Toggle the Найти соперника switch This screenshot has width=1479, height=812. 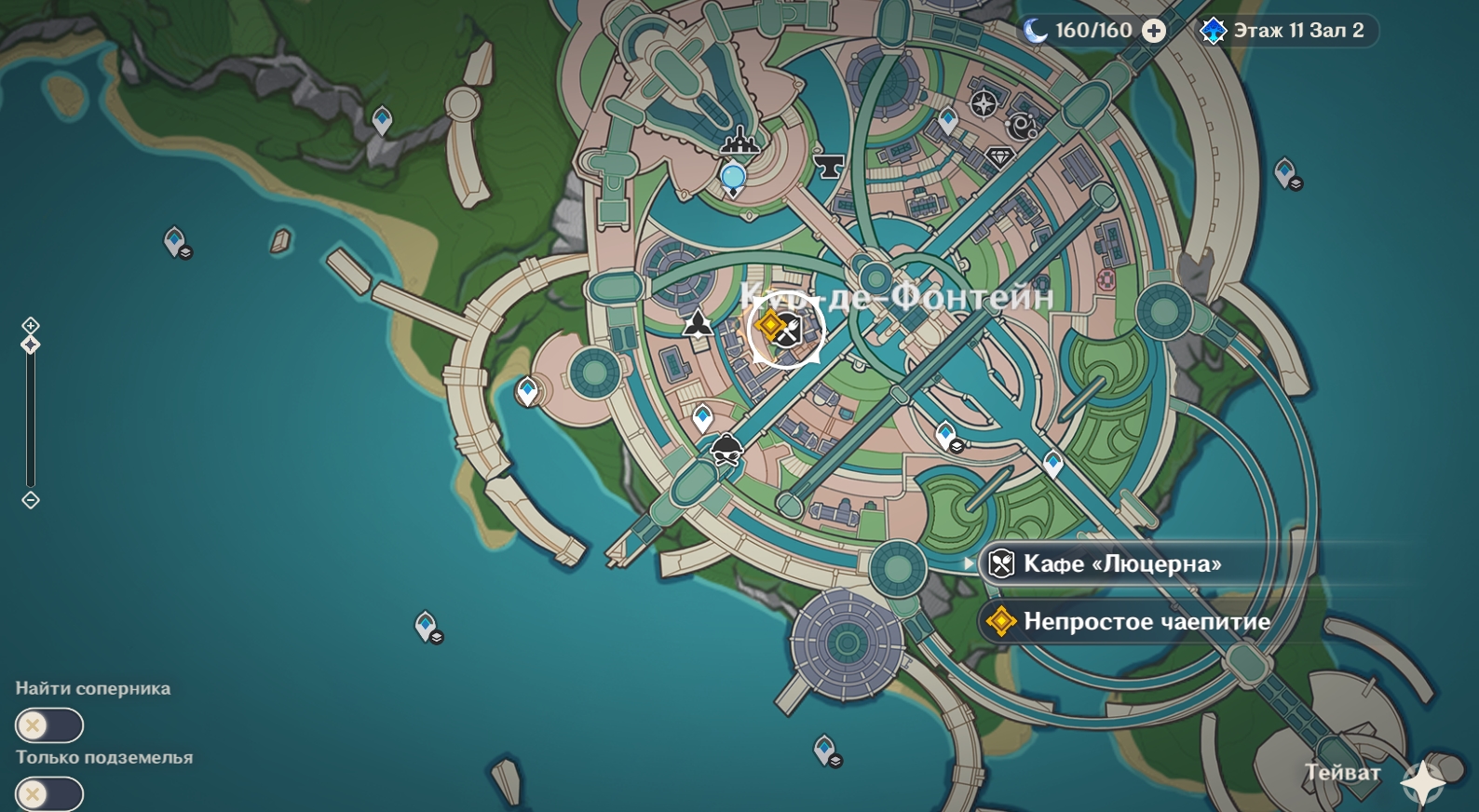point(48,725)
